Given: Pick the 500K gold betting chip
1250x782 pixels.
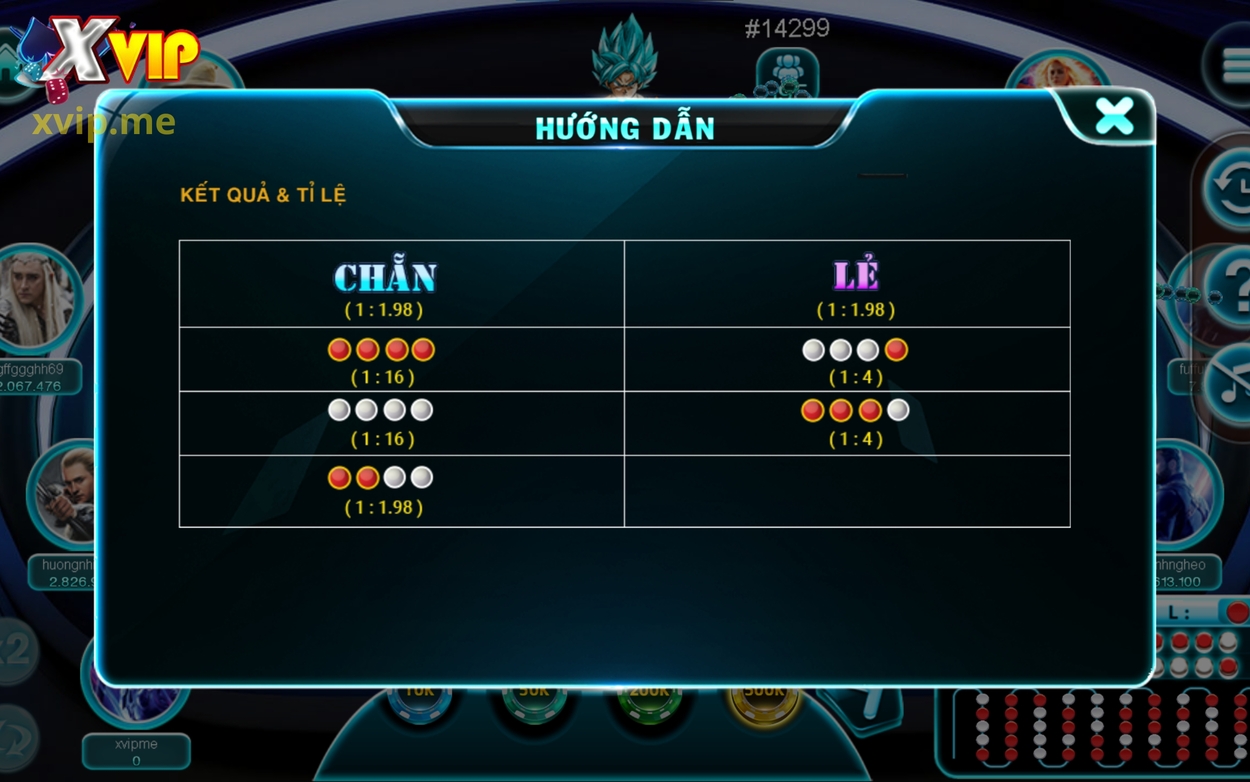Looking at the screenshot, I should click(x=764, y=699).
